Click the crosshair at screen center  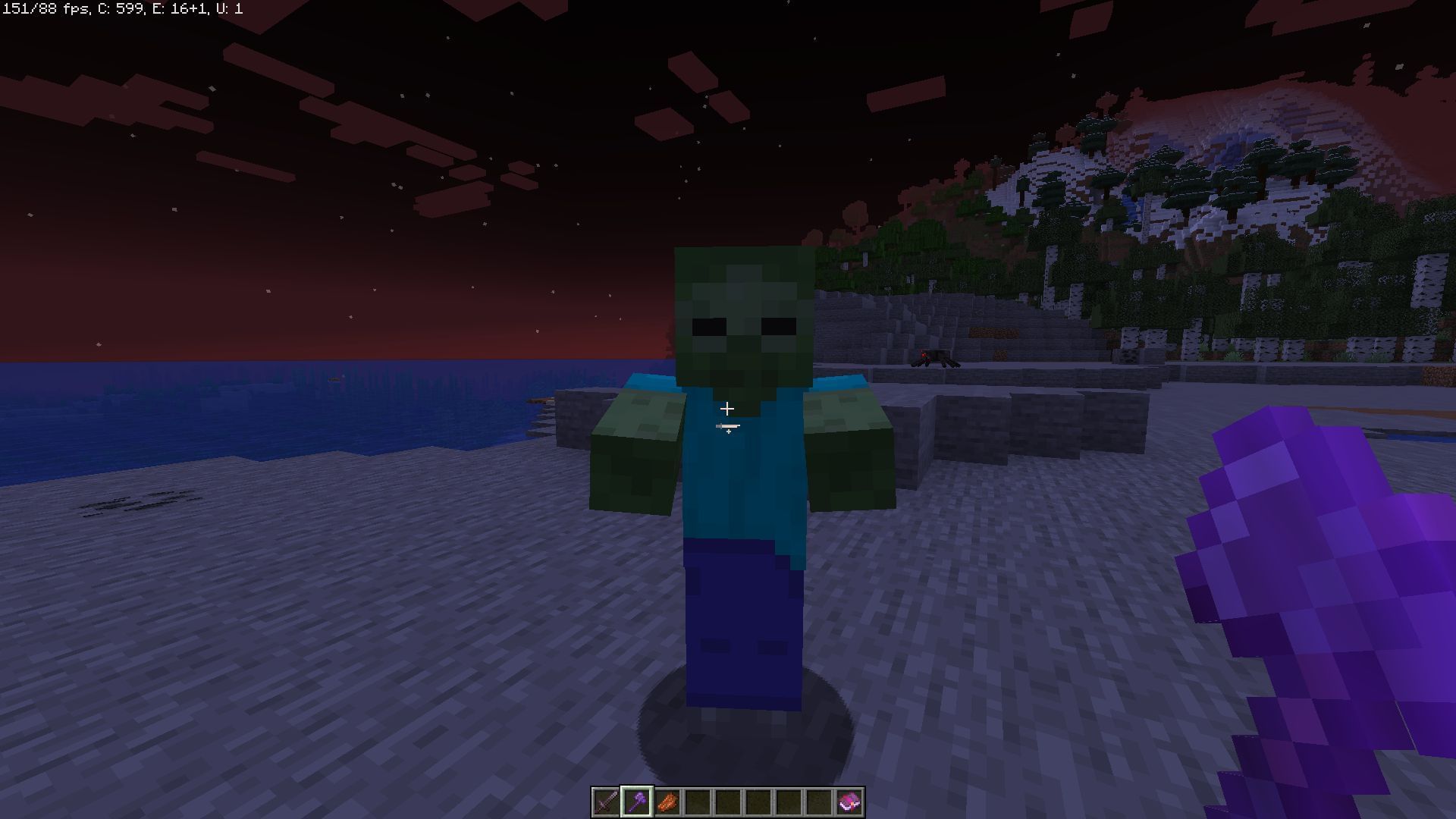[728, 409]
